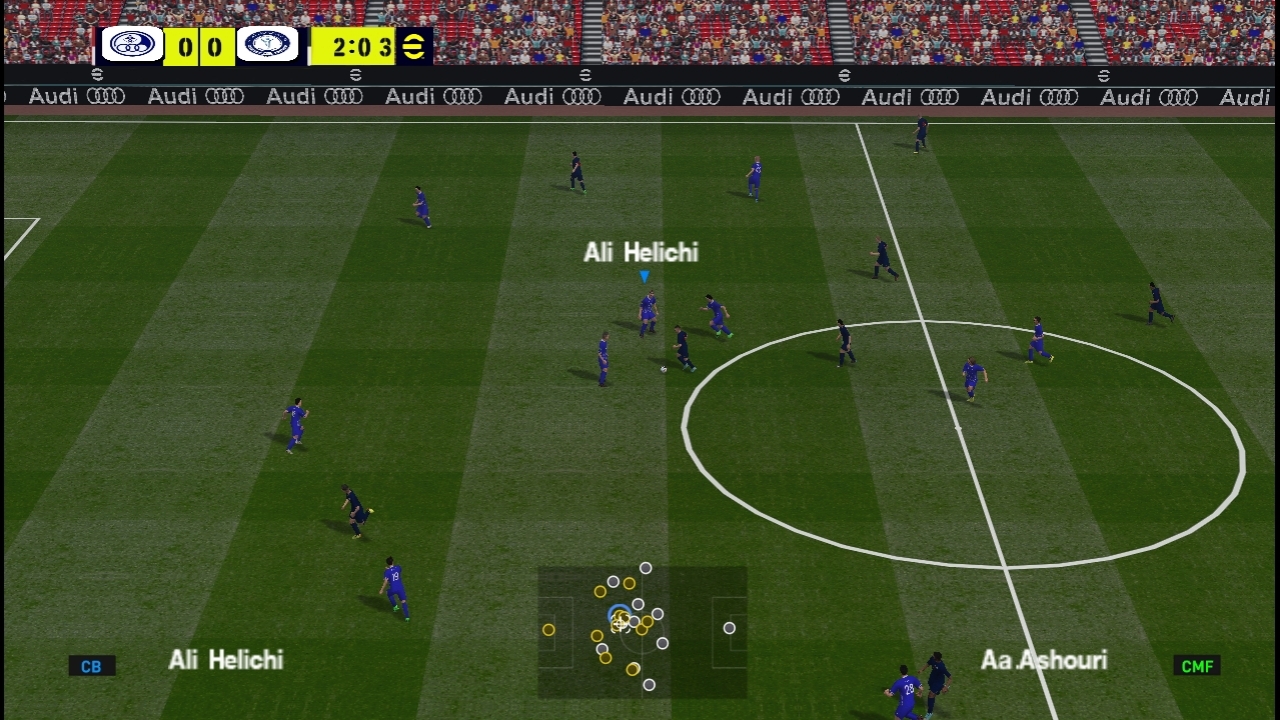Image resolution: width=1280 pixels, height=720 pixels.
Task: Select the Aa.Ashouri player name label
Action: (1043, 660)
